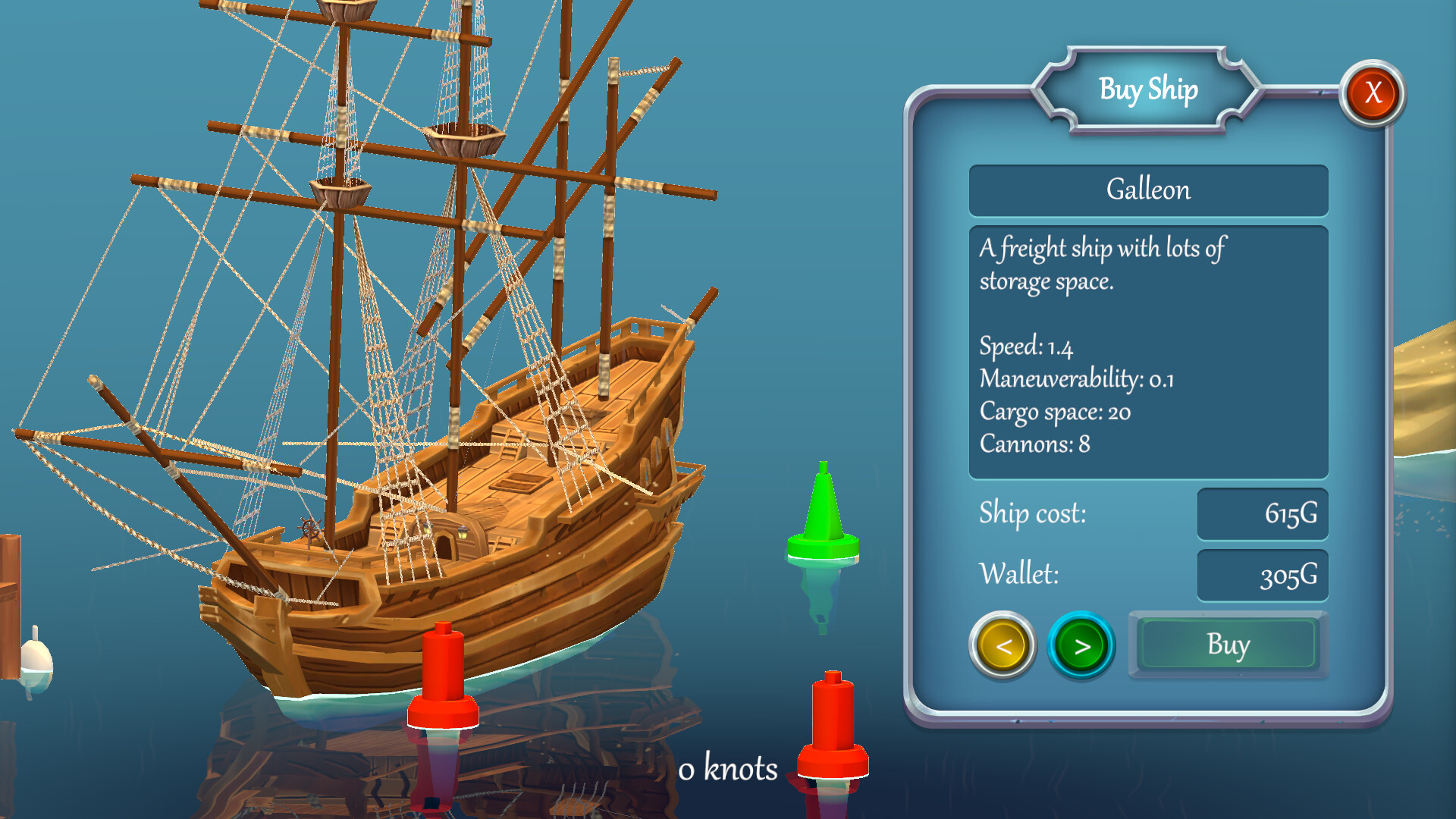This screenshot has width=1456, height=819.
Task: Click the Wallet 305G field
Action: pos(1262,575)
